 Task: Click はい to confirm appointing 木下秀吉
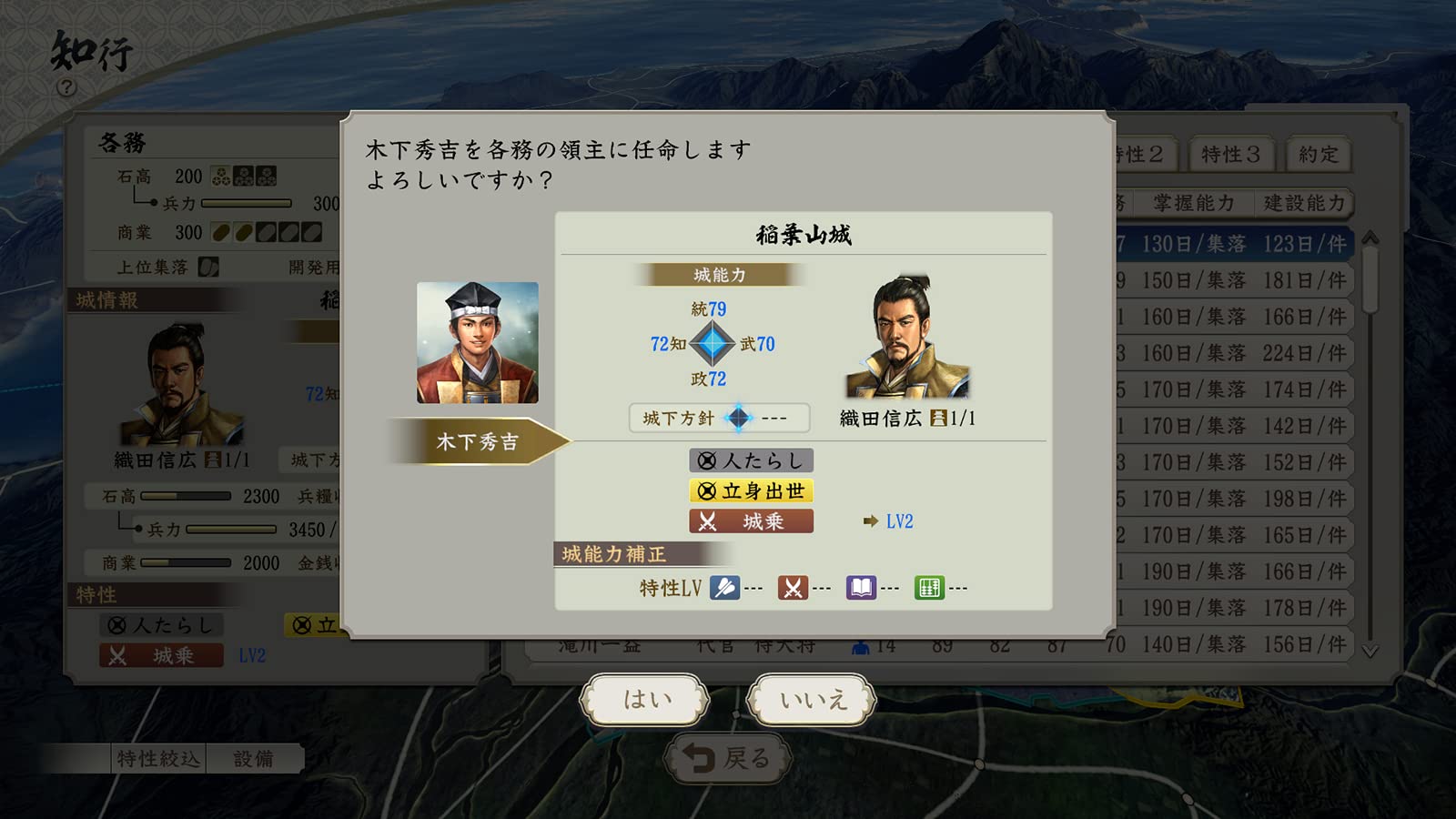[644, 697]
